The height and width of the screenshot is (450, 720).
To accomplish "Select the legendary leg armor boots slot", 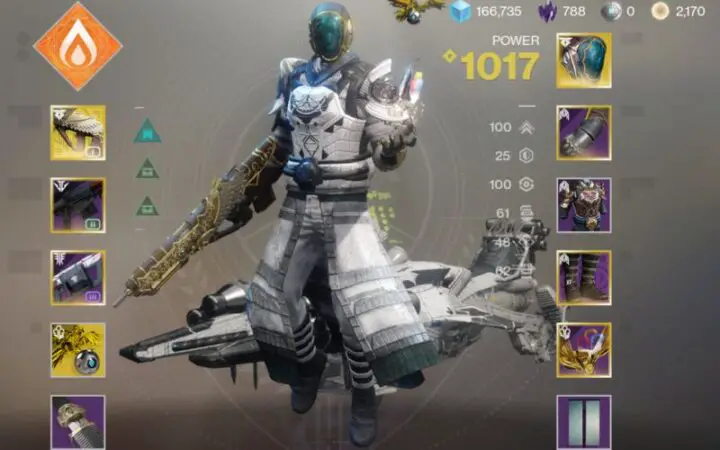I will (583, 277).
